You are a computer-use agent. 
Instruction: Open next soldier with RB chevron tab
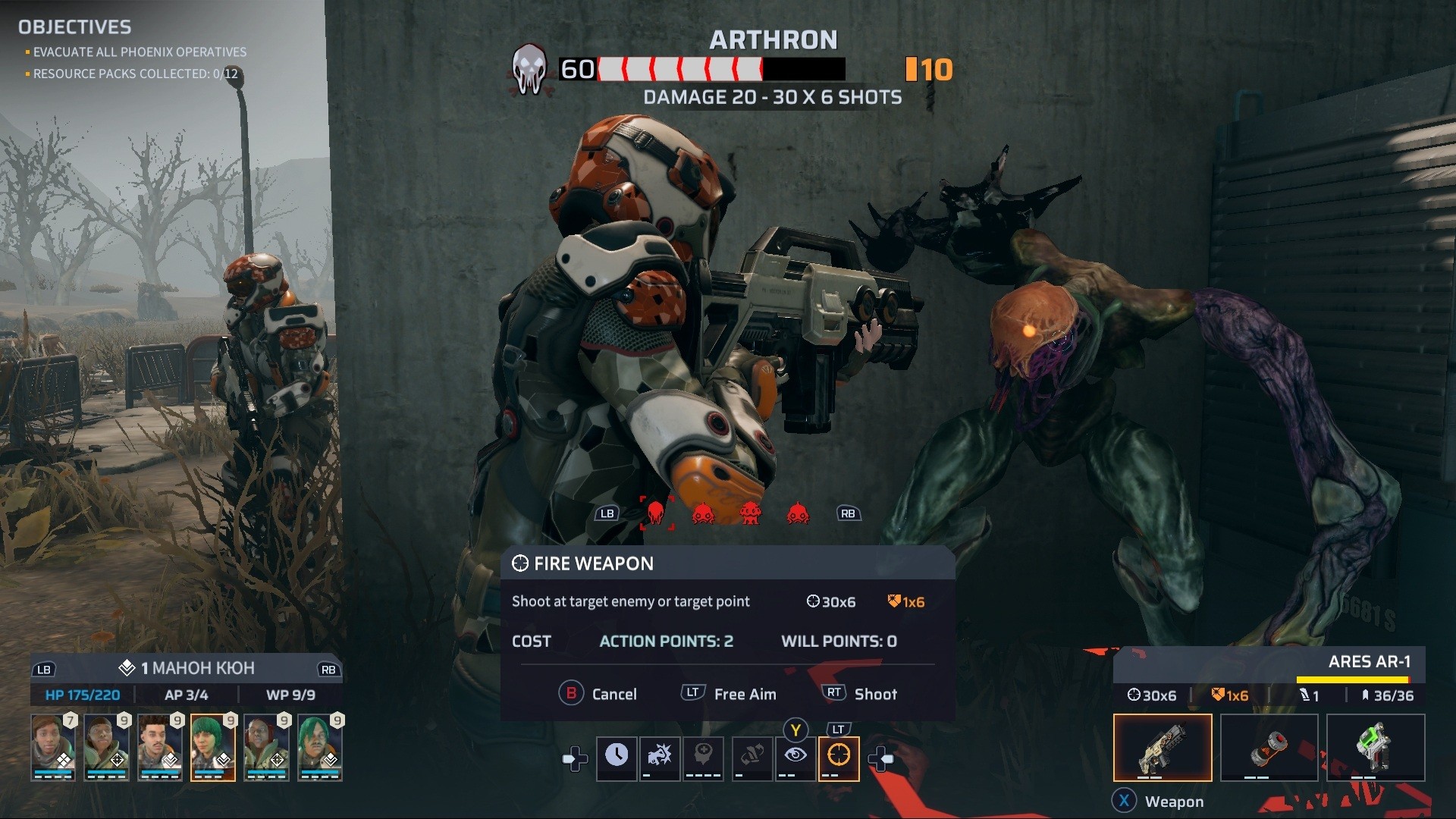325,670
